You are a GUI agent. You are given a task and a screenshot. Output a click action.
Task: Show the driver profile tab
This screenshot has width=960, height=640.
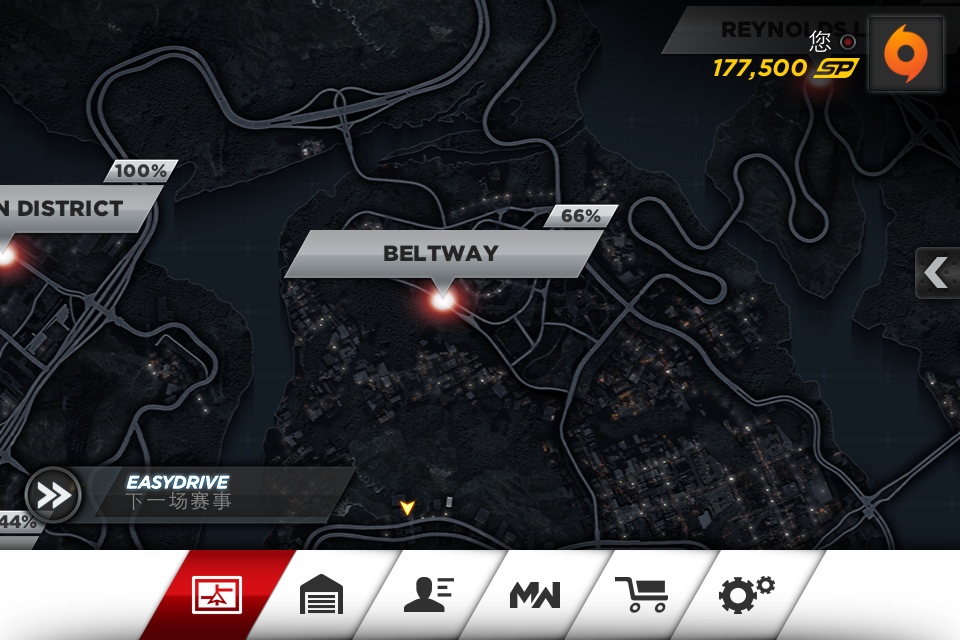(x=428, y=595)
